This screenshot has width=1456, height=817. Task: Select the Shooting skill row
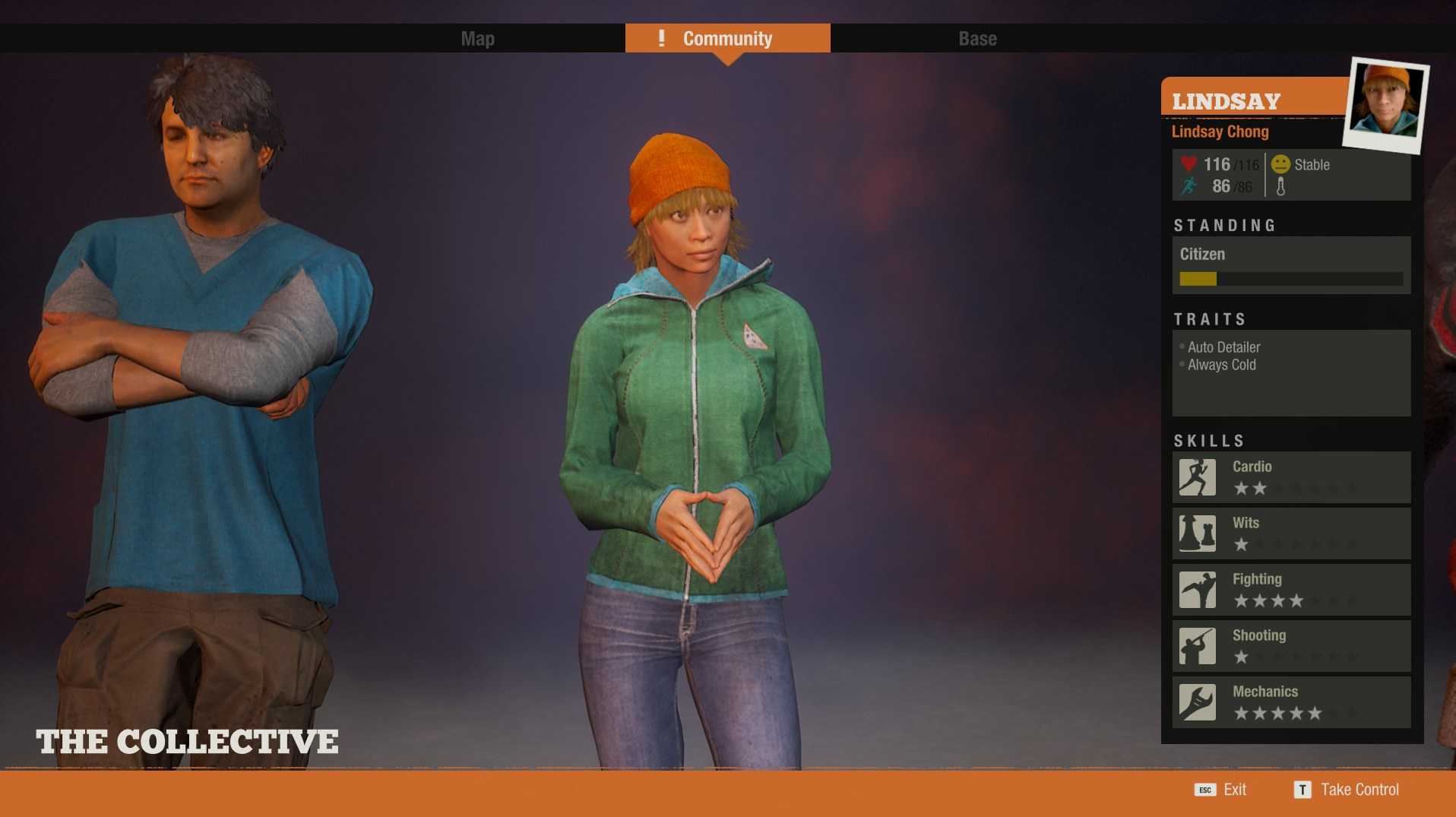tap(1291, 646)
